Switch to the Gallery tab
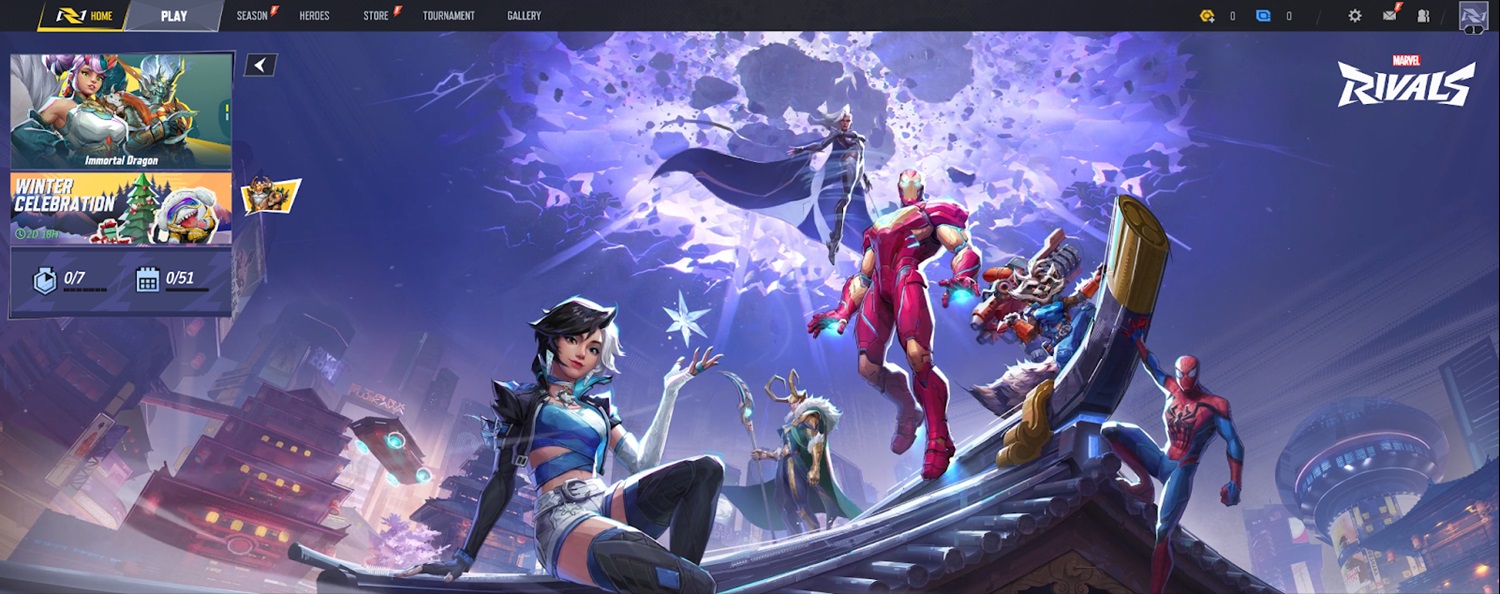Viewport: 1500px width, 594px height. coord(524,16)
